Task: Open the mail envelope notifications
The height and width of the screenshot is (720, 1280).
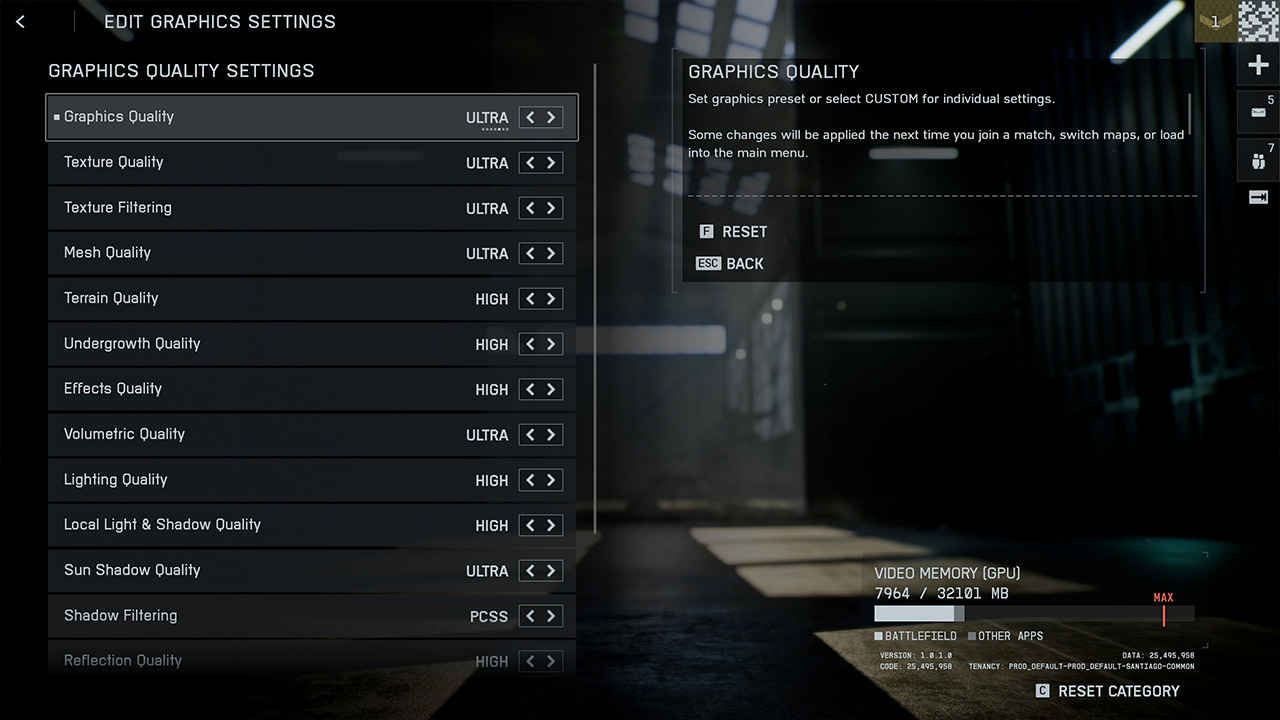Action: [x=1258, y=112]
